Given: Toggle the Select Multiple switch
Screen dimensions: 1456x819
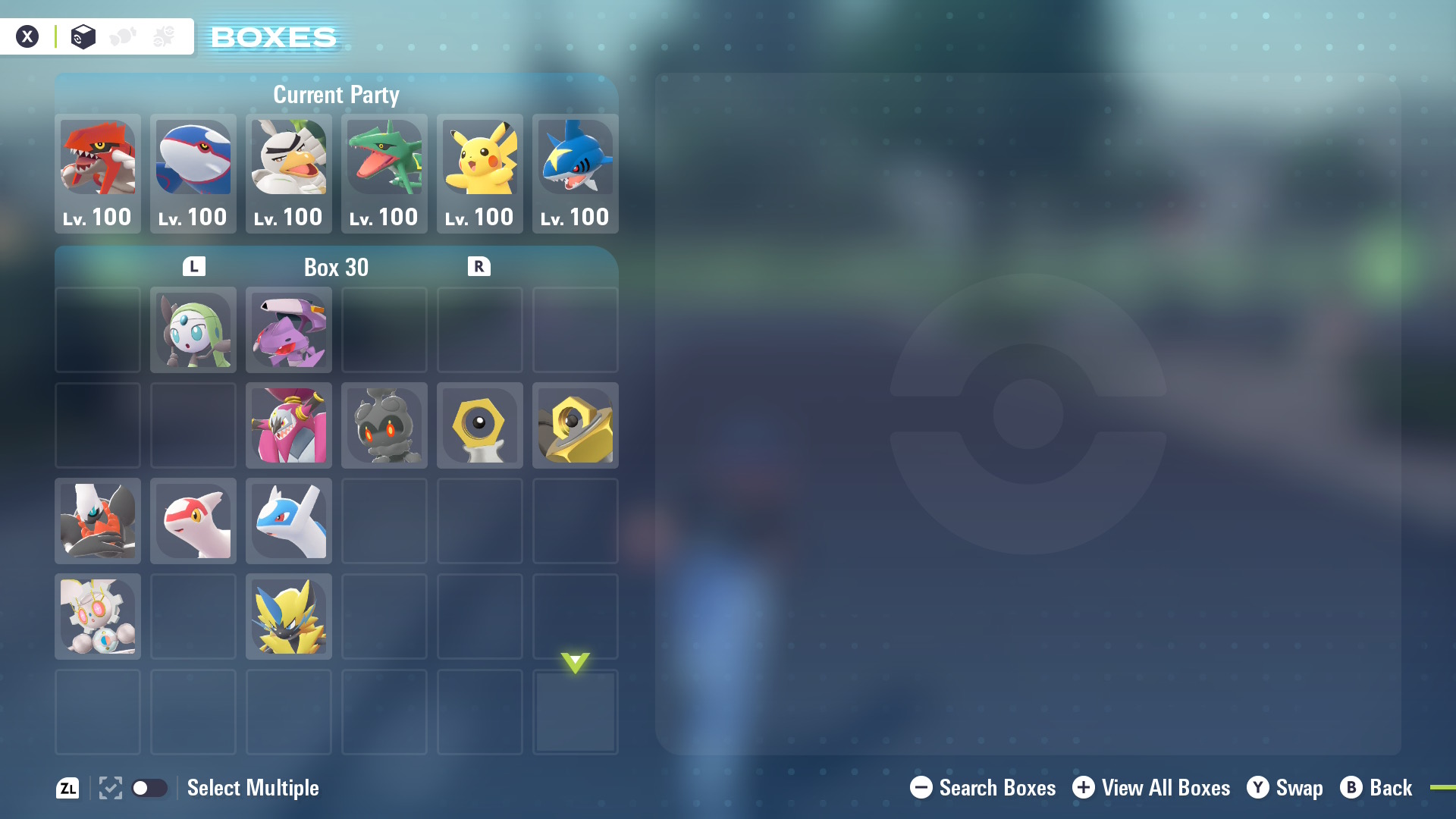Looking at the screenshot, I should pyautogui.click(x=149, y=788).
